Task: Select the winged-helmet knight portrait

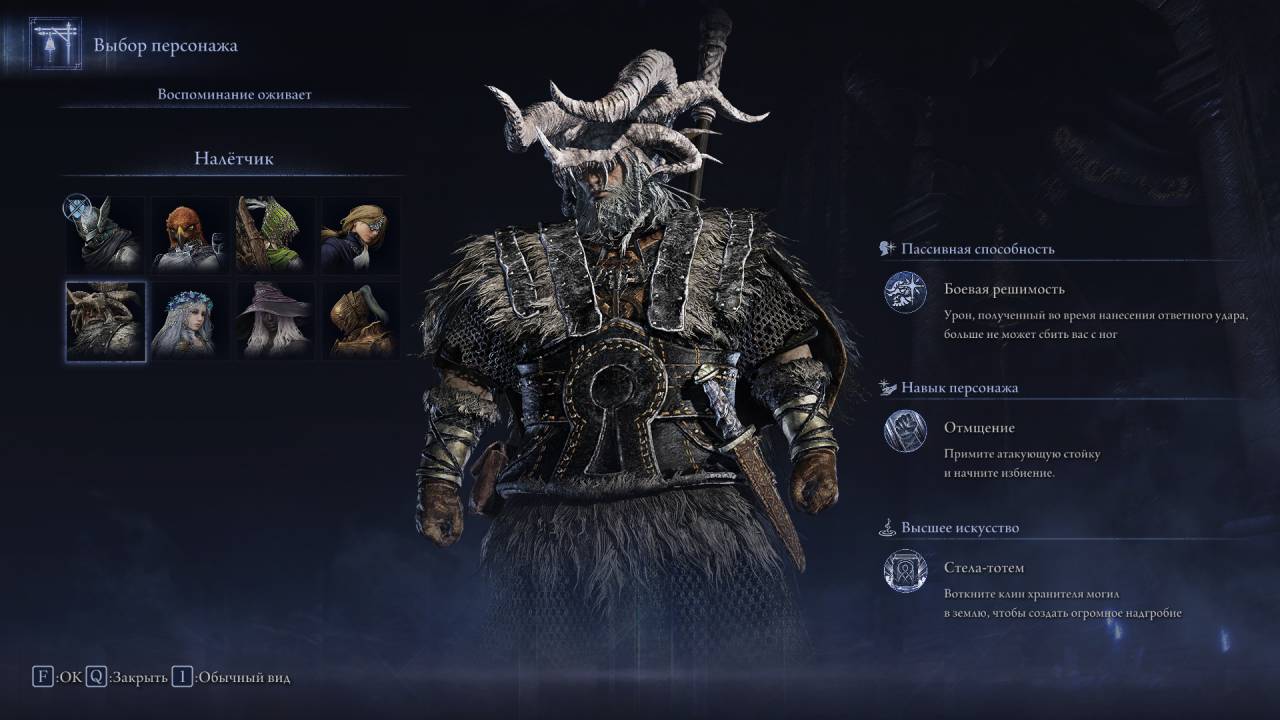Action: (x=105, y=235)
